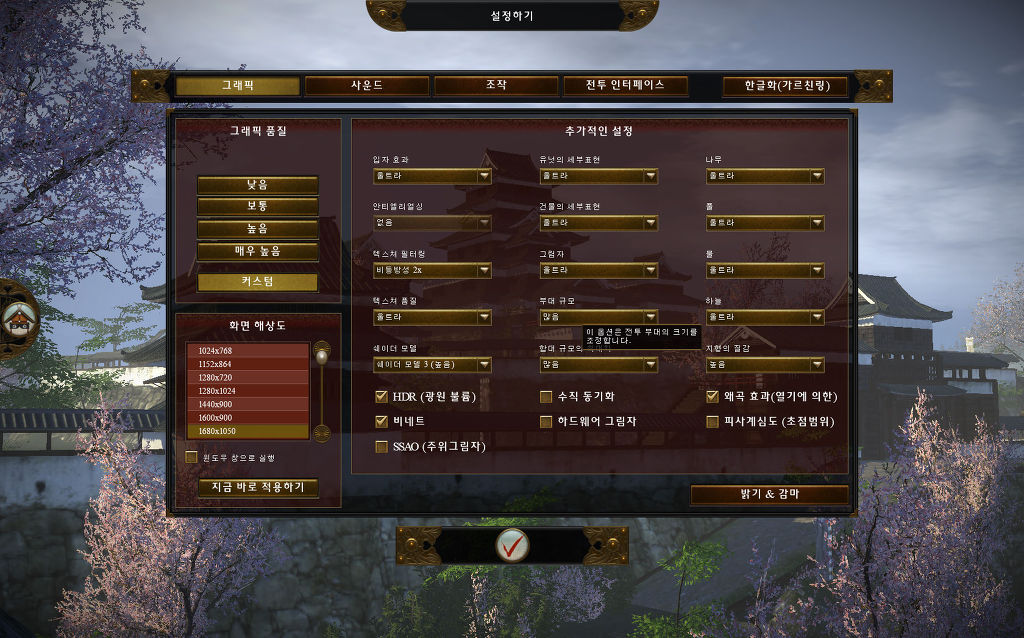Select the 1024x768 resolution
Viewport: 1024px width, 638px height.
(x=247, y=350)
